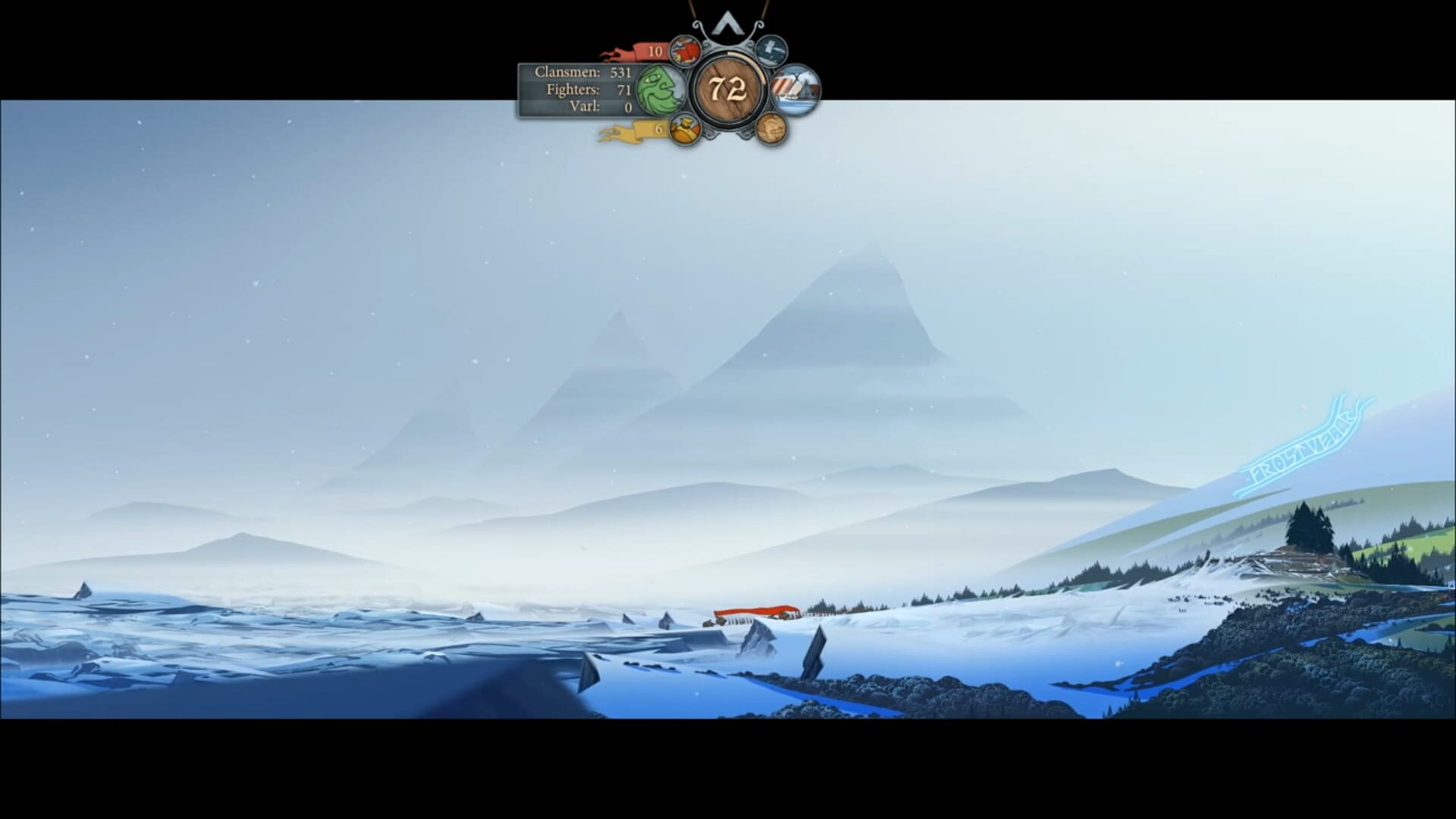Click the red renown banner showing 10
Screen dimensions: 1456x819
tap(652, 52)
